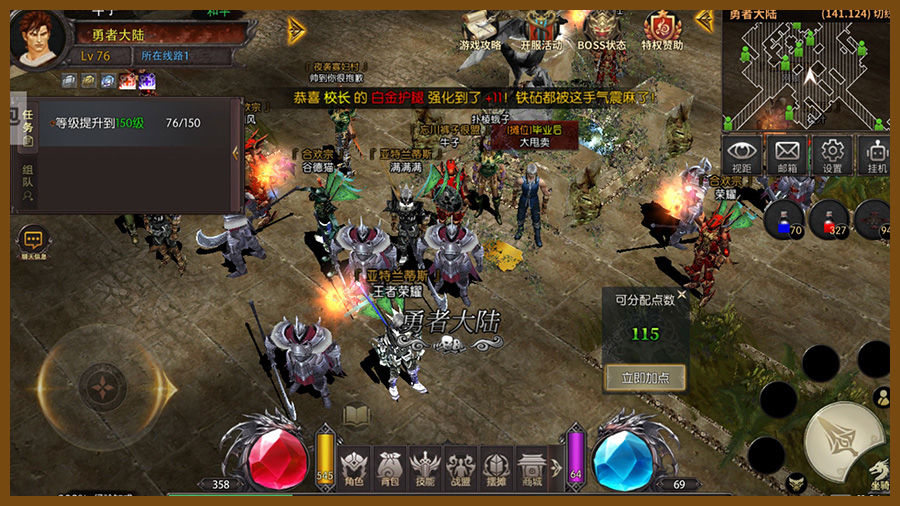Check BOSS状态 boss status

602,30
